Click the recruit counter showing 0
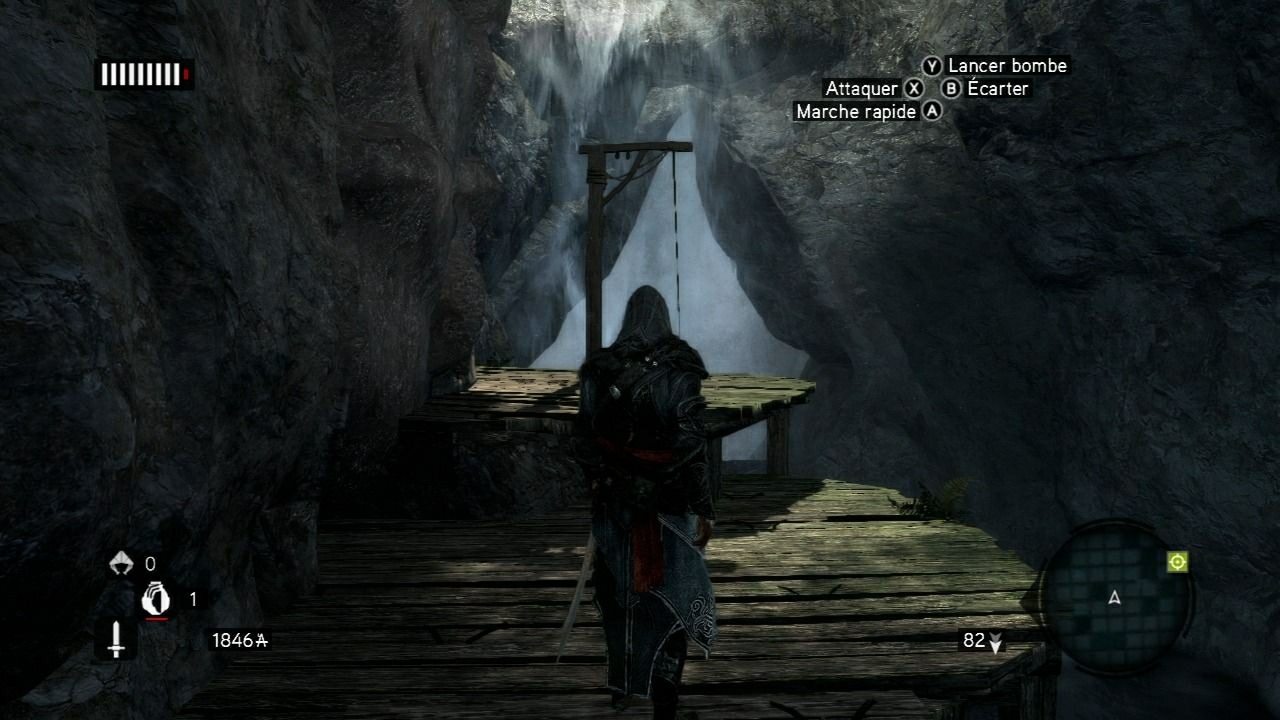This screenshot has height=720, width=1280. pos(152,563)
